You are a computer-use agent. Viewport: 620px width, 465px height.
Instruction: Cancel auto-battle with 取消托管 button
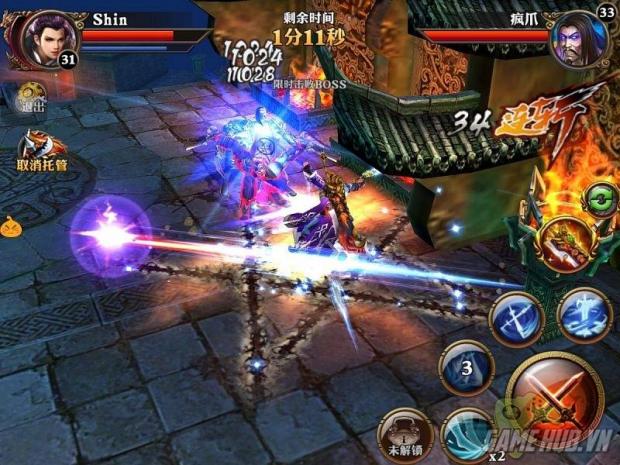pyautogui.click(x=42, y=152)
